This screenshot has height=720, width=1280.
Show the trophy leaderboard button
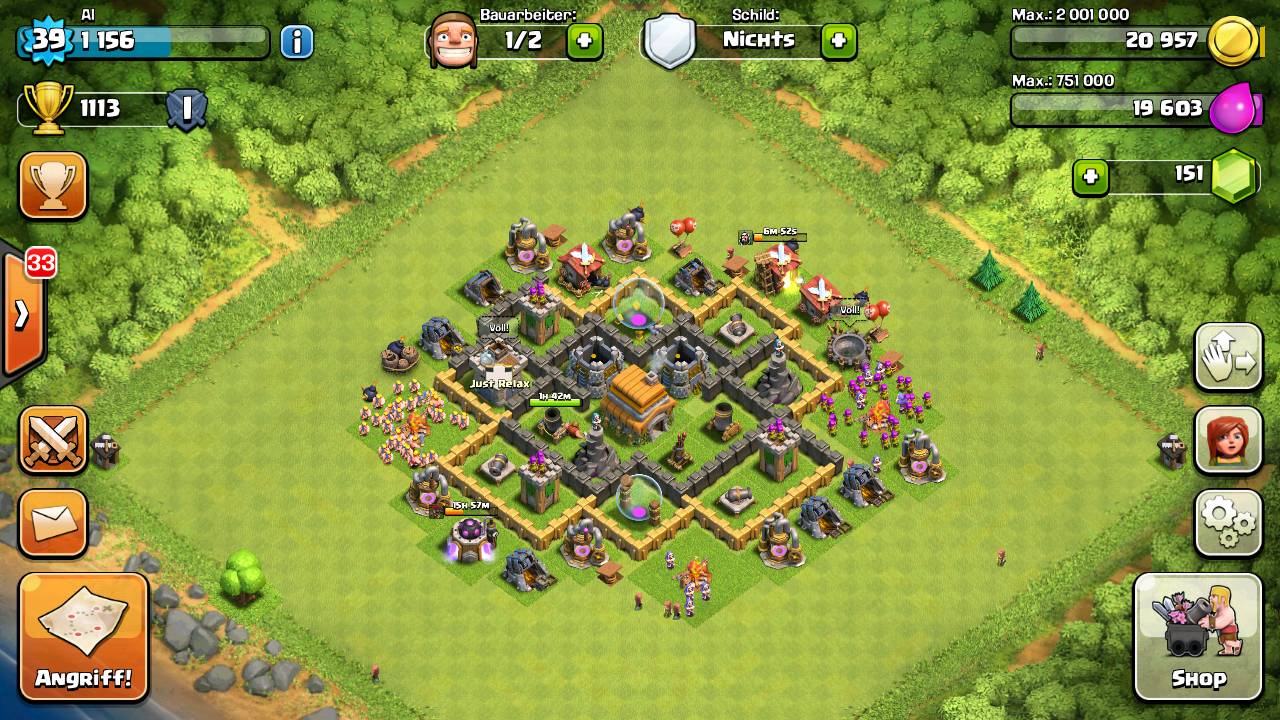53,185
